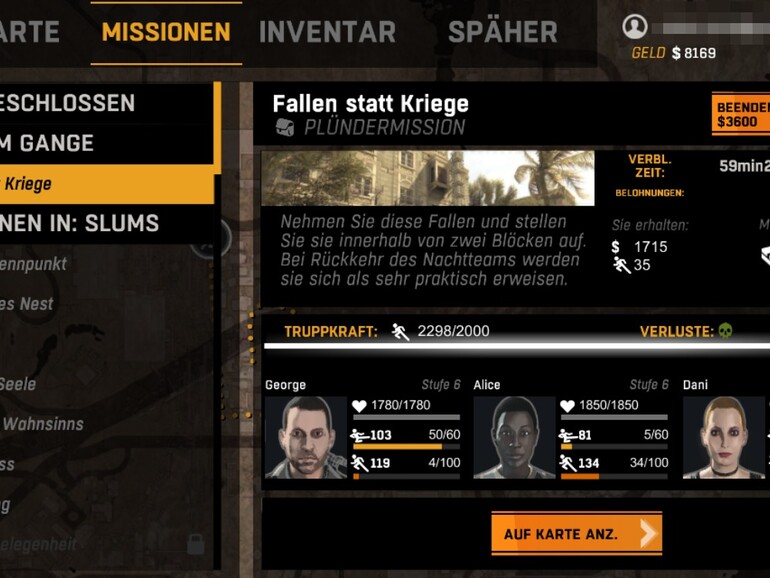Select Alice's scout portrait
Viewport: 770px width, 578px height.
click(514, 437)
